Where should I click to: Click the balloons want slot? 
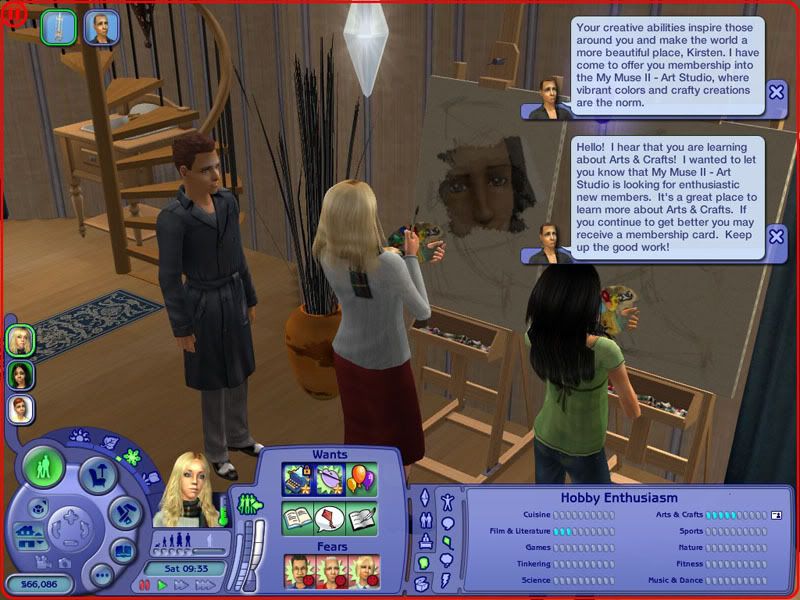tap(361, 480)
